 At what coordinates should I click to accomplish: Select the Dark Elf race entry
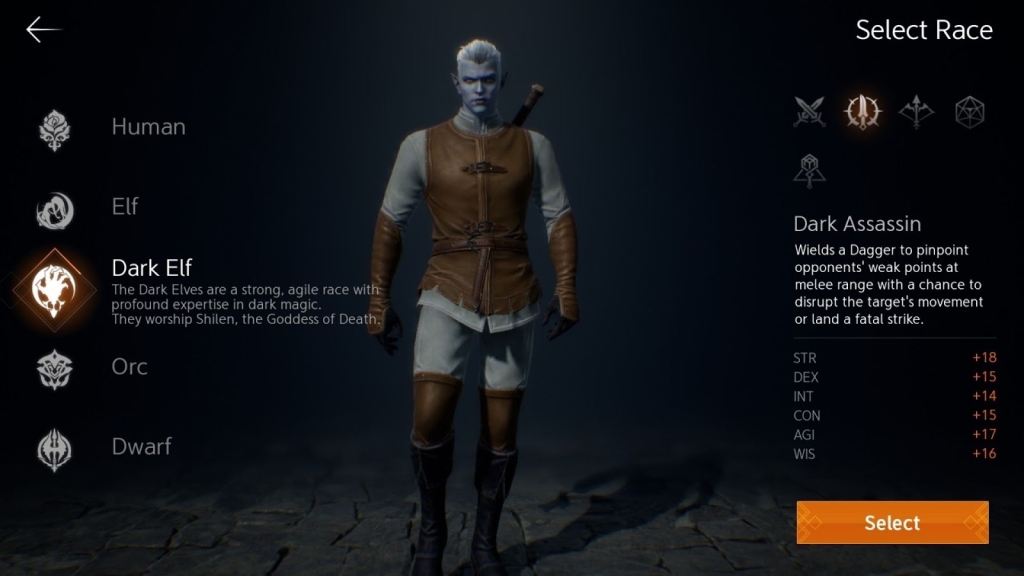151,268
